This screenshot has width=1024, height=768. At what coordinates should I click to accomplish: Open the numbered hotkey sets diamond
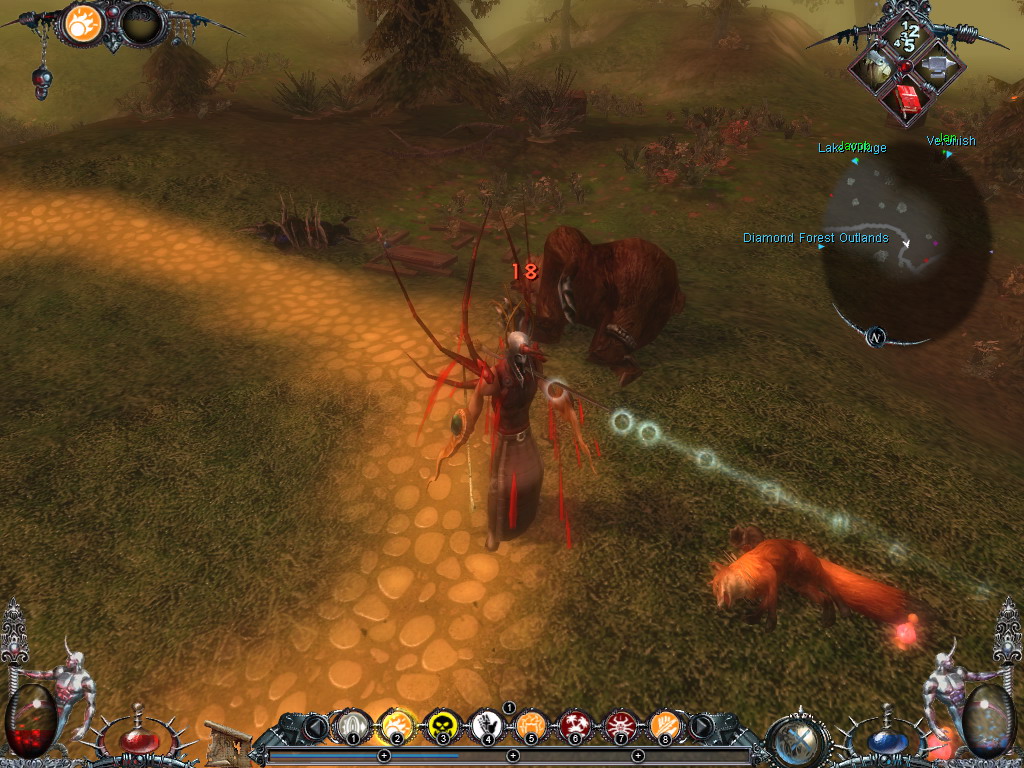pyautogui.click(x=908, y=37)
